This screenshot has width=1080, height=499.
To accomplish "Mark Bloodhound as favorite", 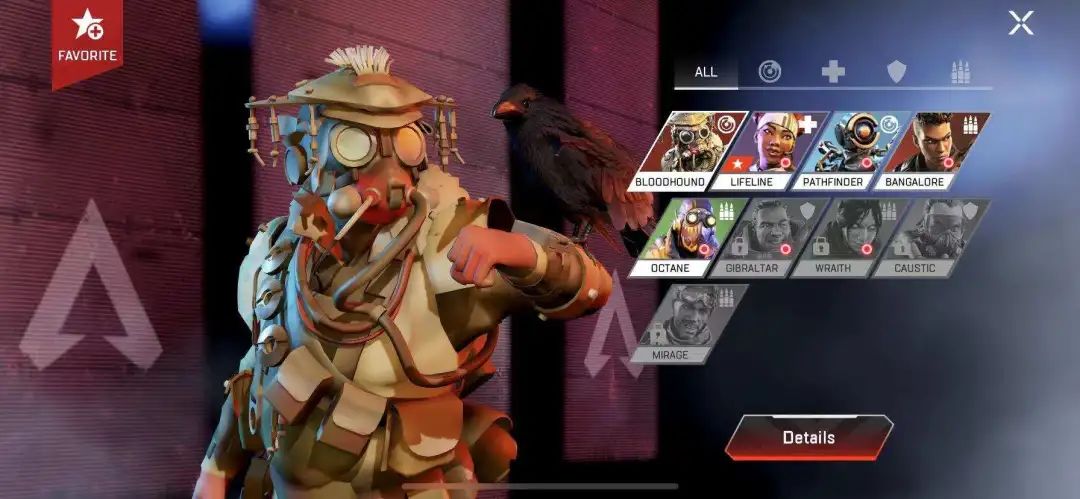I will pos(87,36).
